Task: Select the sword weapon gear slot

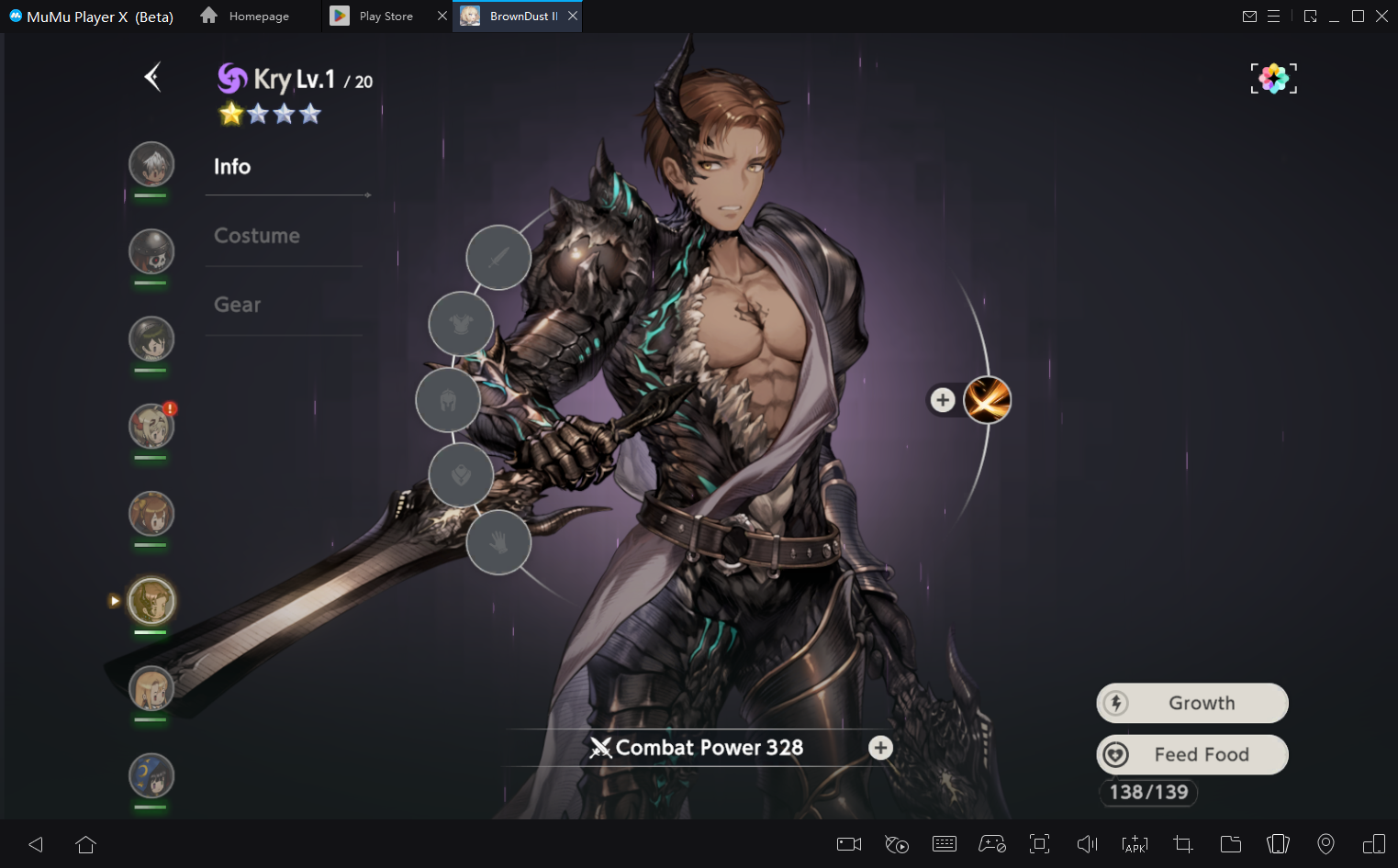Action: (x=498, y=258)
